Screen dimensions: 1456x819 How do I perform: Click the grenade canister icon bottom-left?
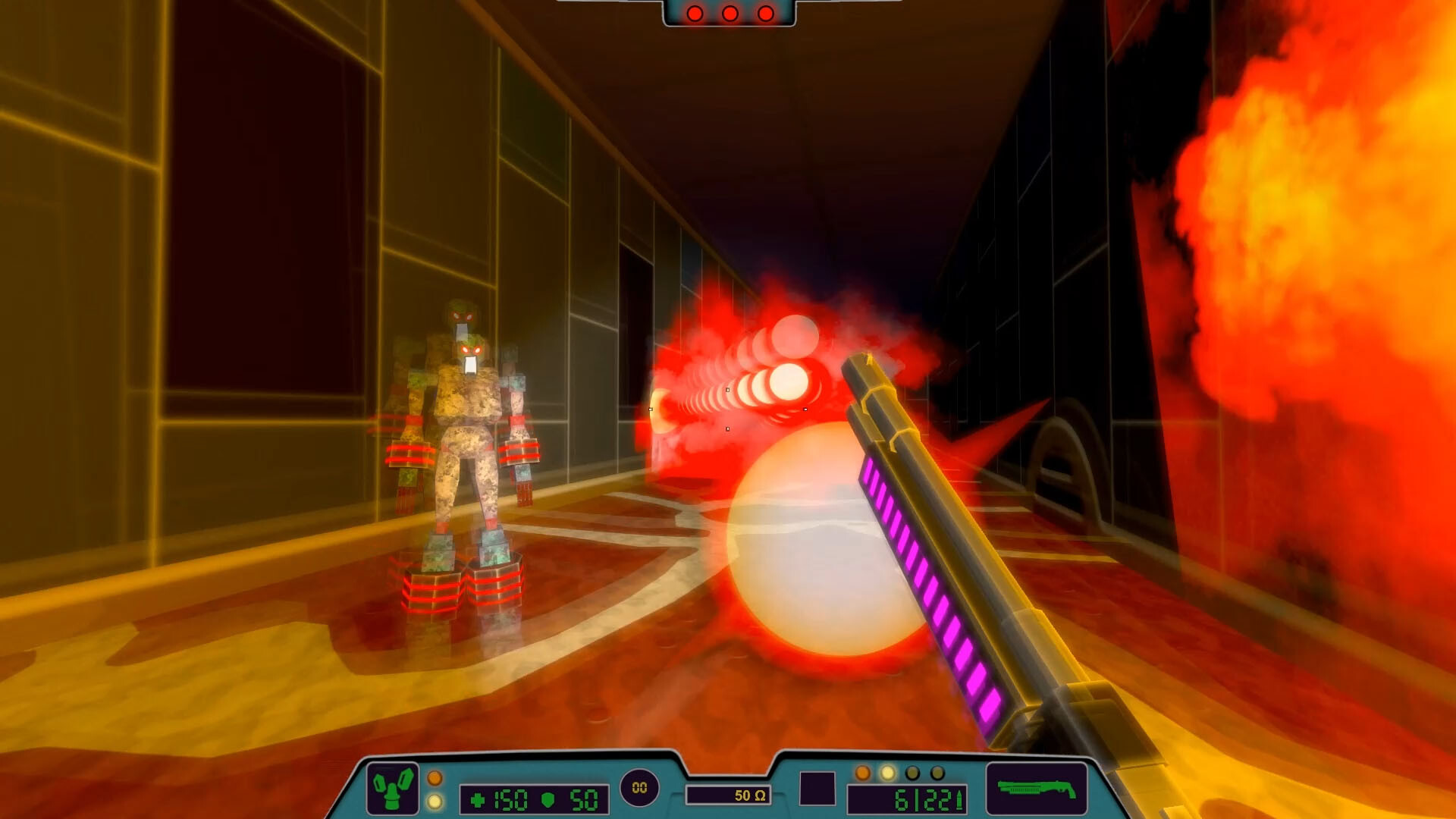(x=393, y=787)
